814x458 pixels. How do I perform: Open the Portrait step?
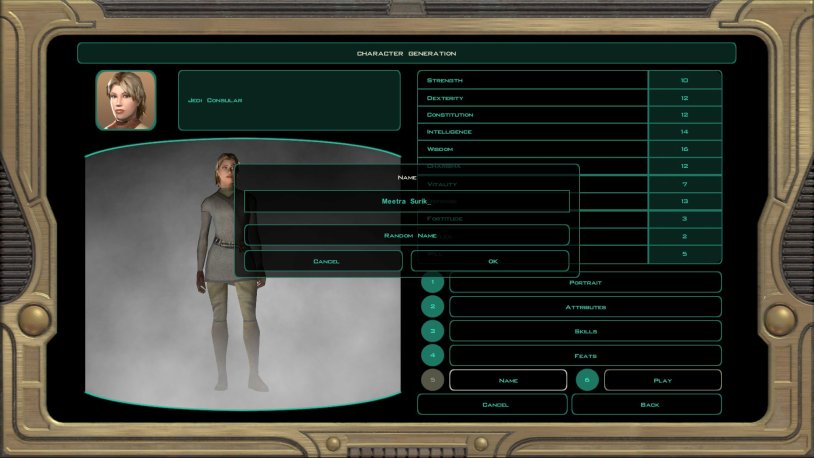pos(585,282)
